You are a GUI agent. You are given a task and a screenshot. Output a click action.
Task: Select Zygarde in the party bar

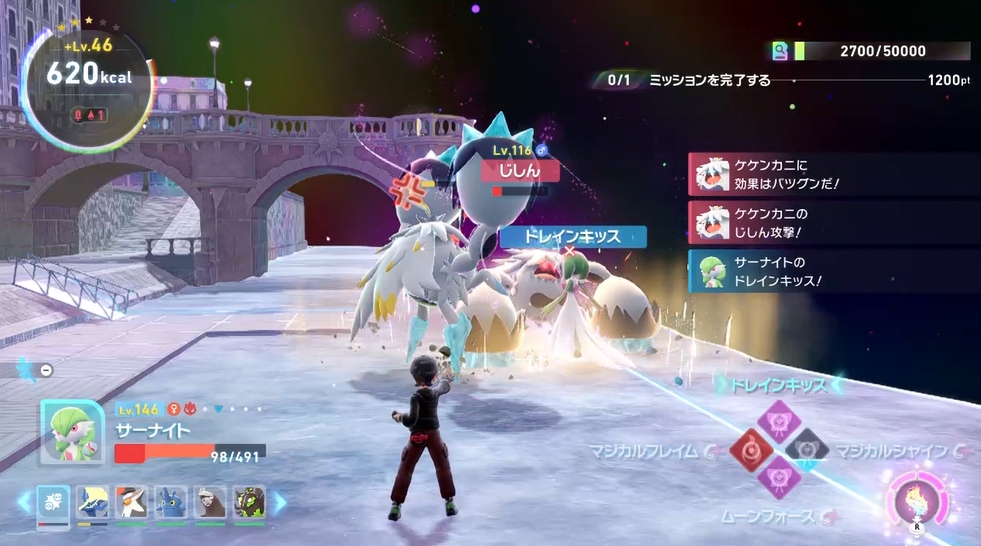coord(249,502)
